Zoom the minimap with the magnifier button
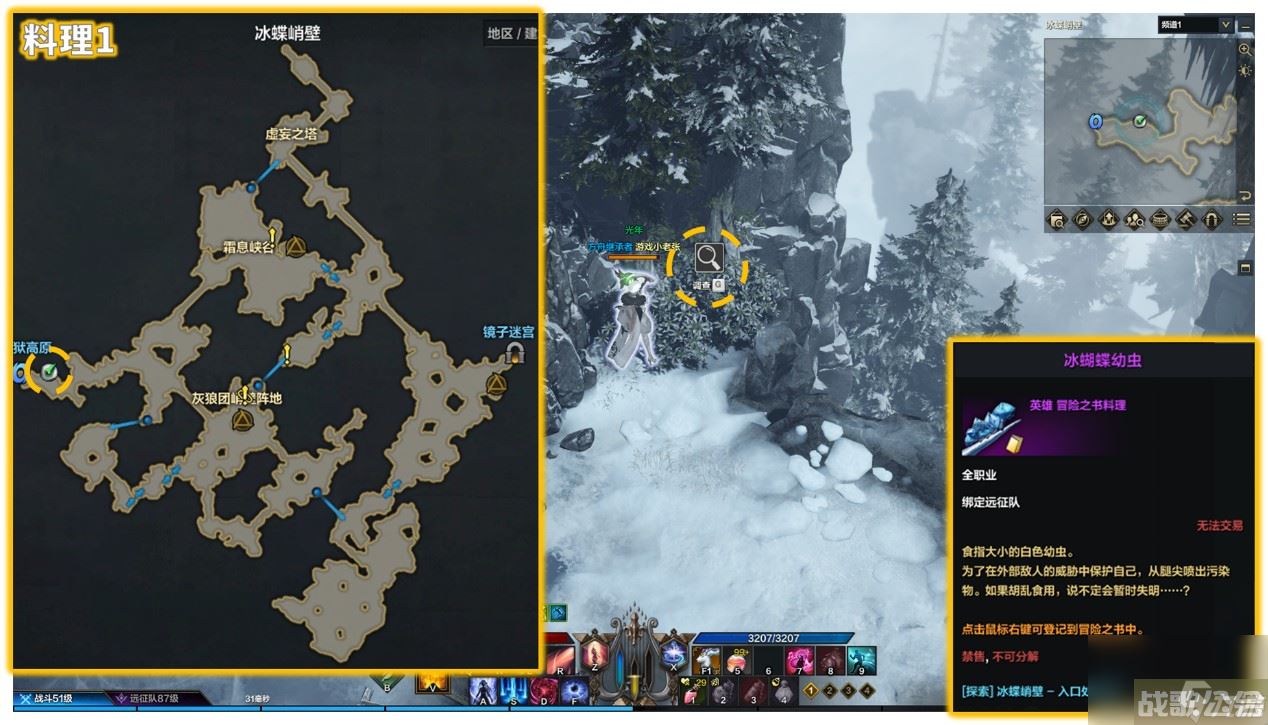 point(1245,49)
